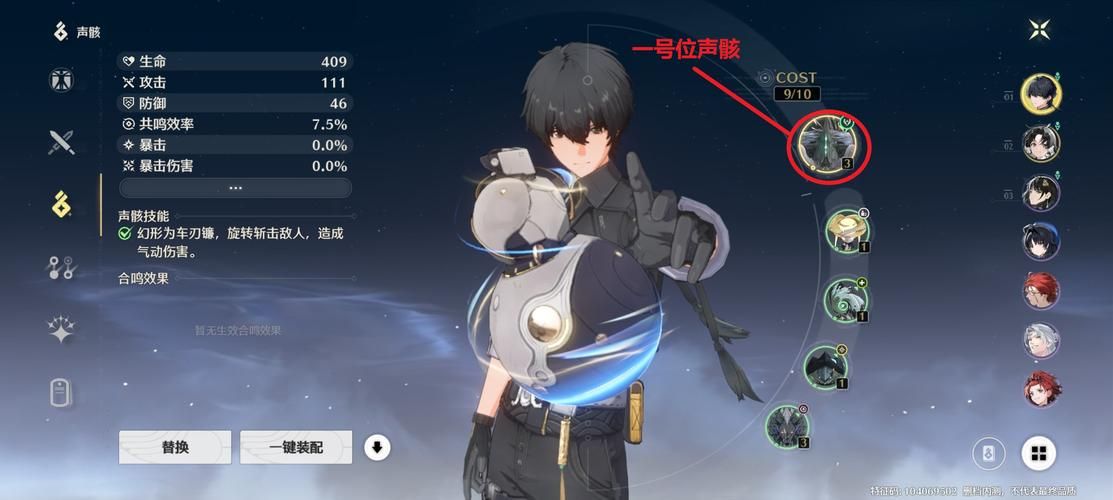The image size is (1113, 500).
Task: Click the small card icon beside grid button
Action: (x=989, y=453)
